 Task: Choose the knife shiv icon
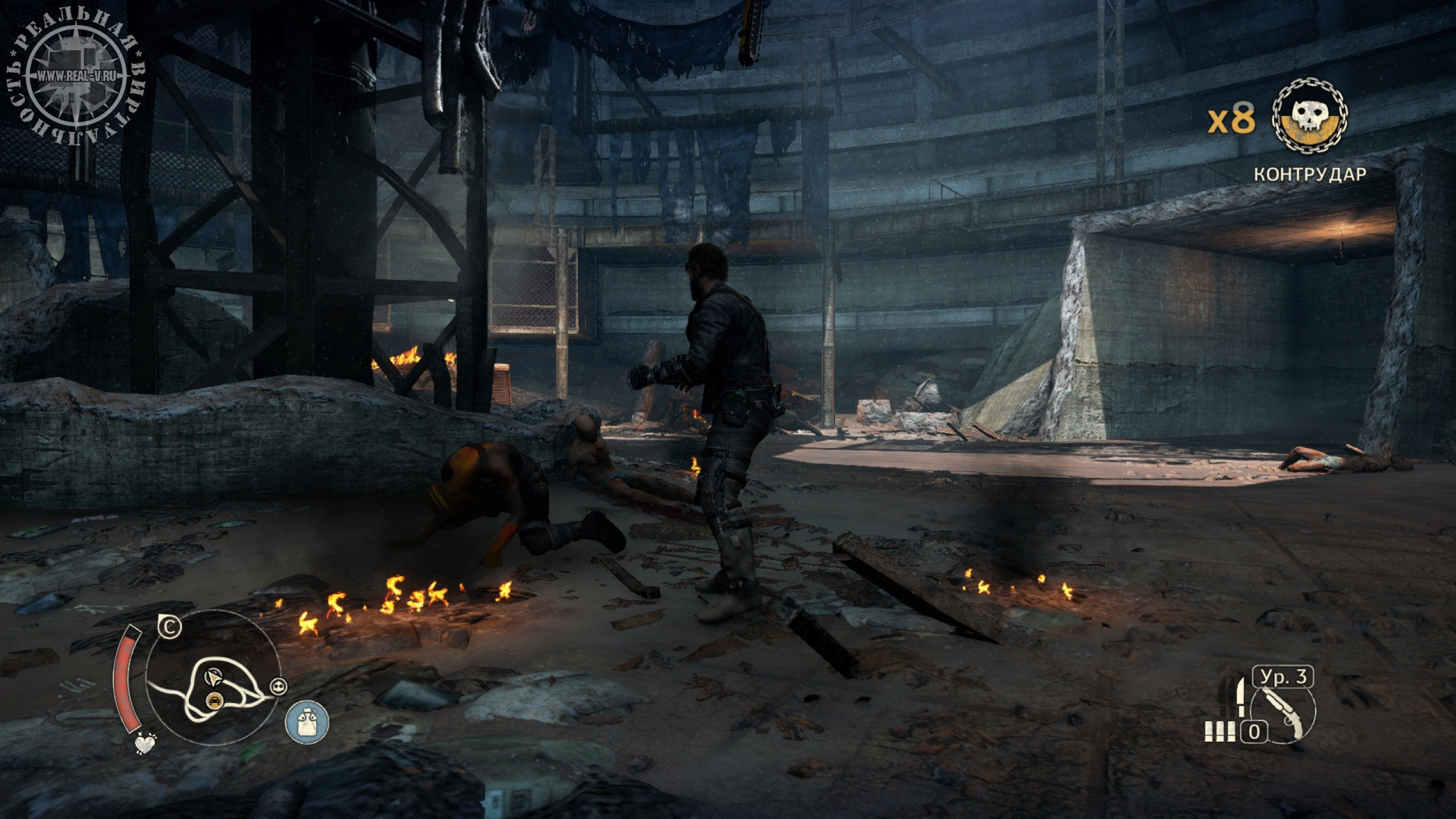pos(1235,700)
